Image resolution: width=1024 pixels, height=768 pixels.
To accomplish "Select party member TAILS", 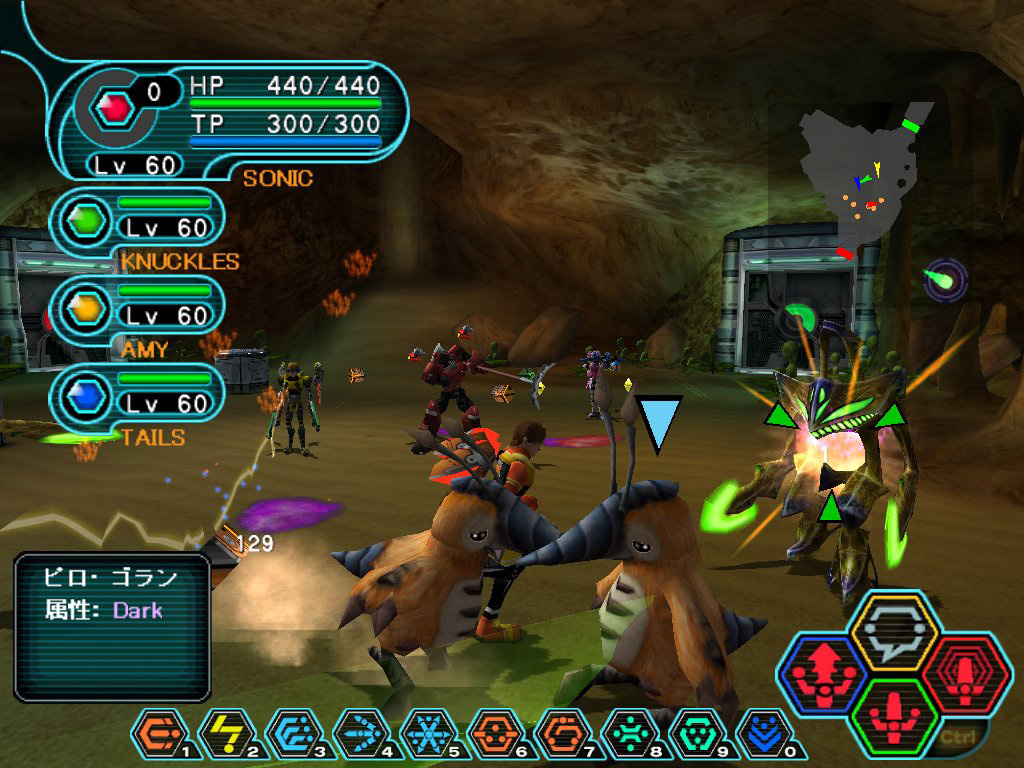I will 140,403.
